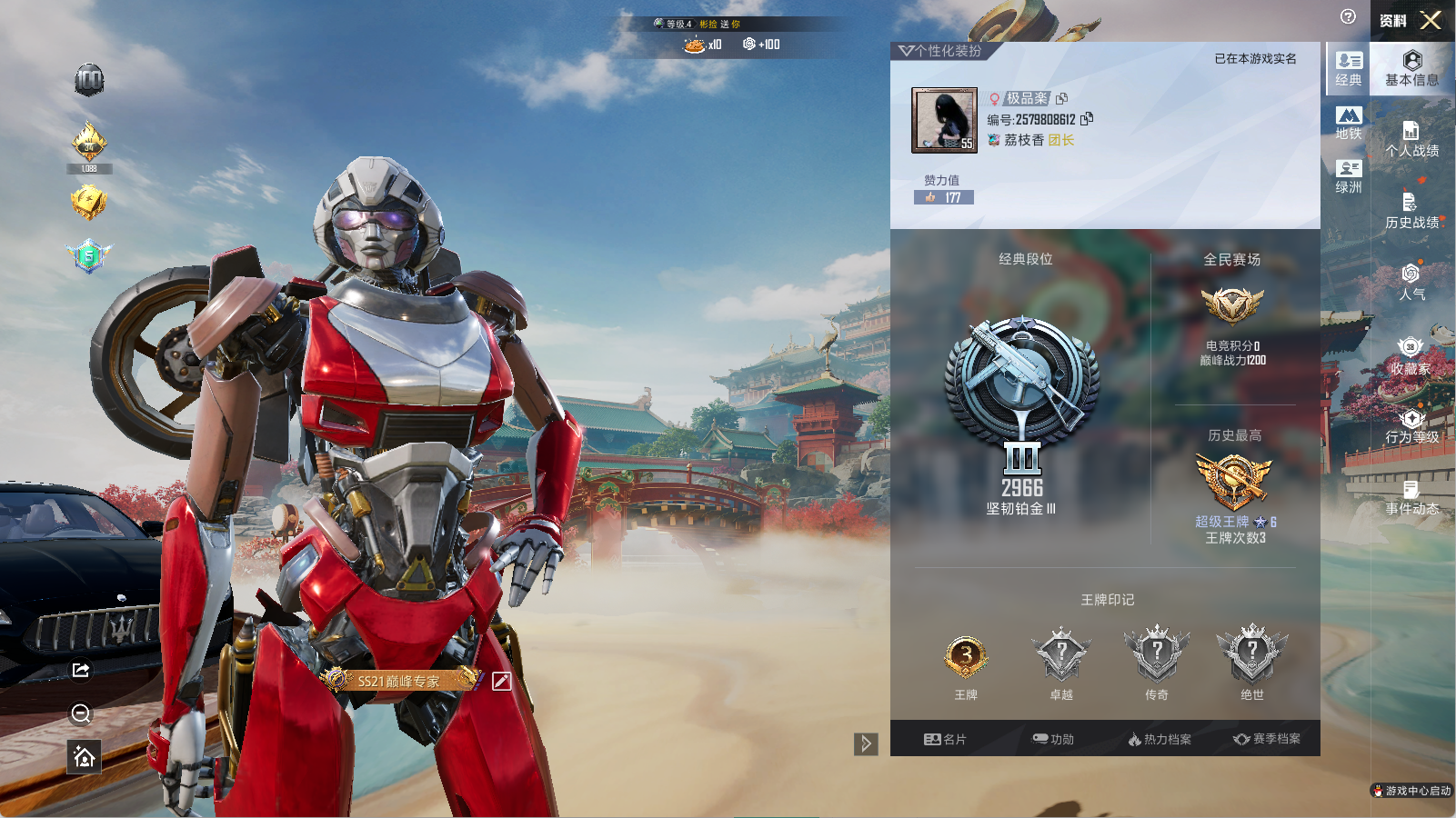Switch to the 地铁 mode tab
This screenshot has width=1456, height=818.
pos(1349,123)
